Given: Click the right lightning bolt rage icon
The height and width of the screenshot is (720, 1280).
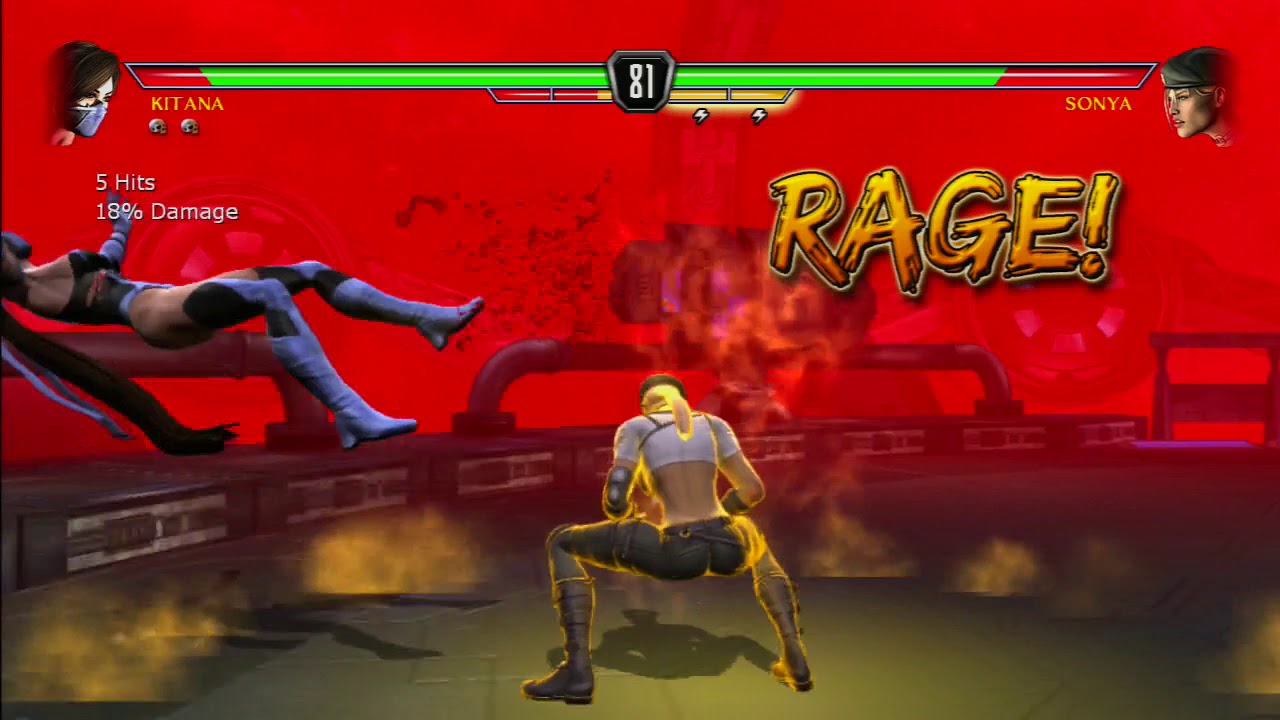Looking at the screenshot, I should click(x=761, y=117).
